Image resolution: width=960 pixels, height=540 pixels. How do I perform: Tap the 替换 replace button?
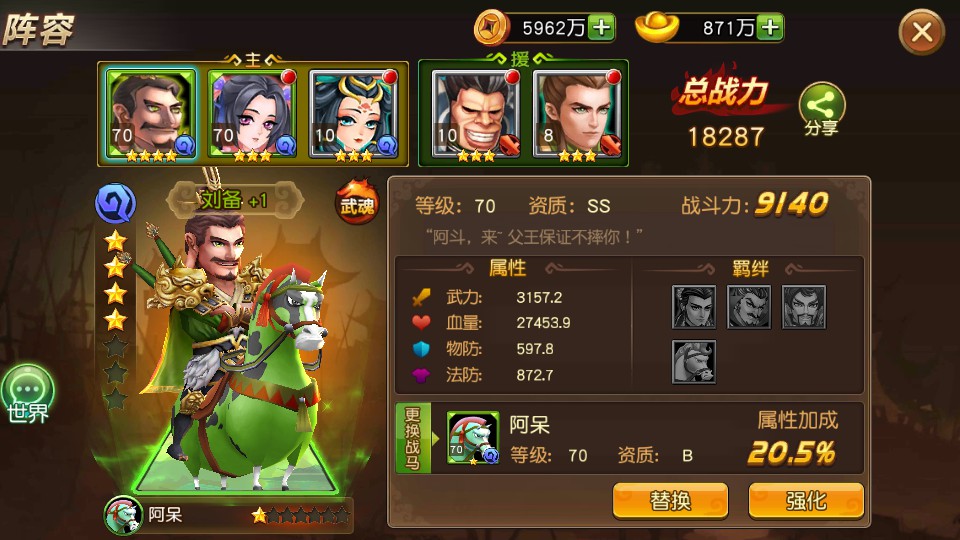670,500
